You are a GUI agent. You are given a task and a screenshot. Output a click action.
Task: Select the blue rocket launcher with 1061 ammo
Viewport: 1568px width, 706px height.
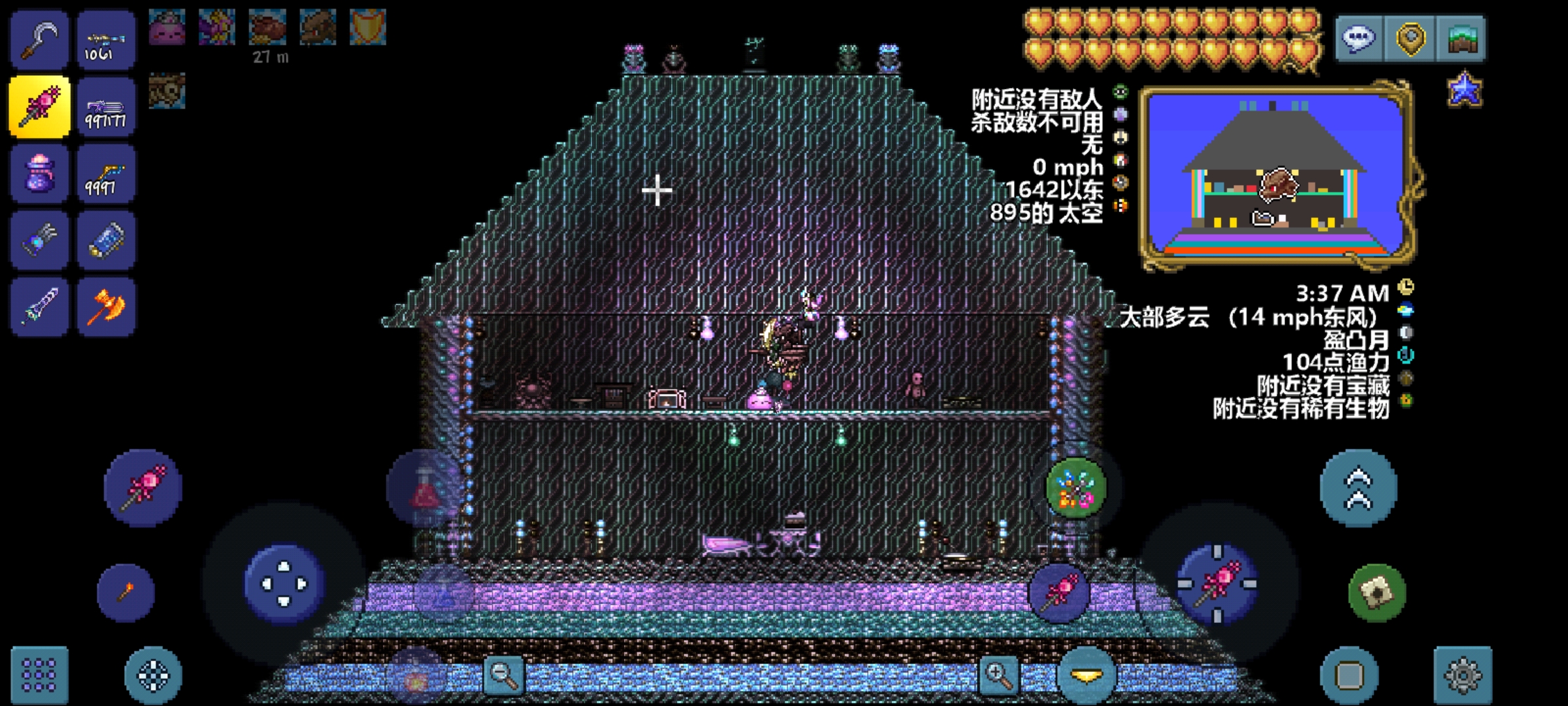pyautogui.click(x=106, y=41)
